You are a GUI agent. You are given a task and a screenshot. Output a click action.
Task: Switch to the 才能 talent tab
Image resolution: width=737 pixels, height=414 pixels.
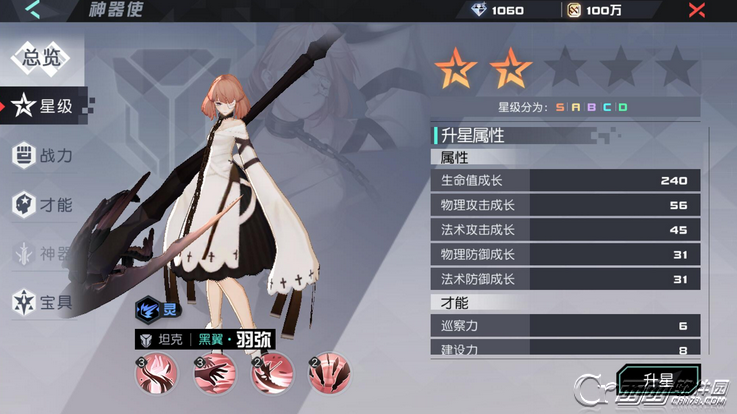click(x=44, y=205)
